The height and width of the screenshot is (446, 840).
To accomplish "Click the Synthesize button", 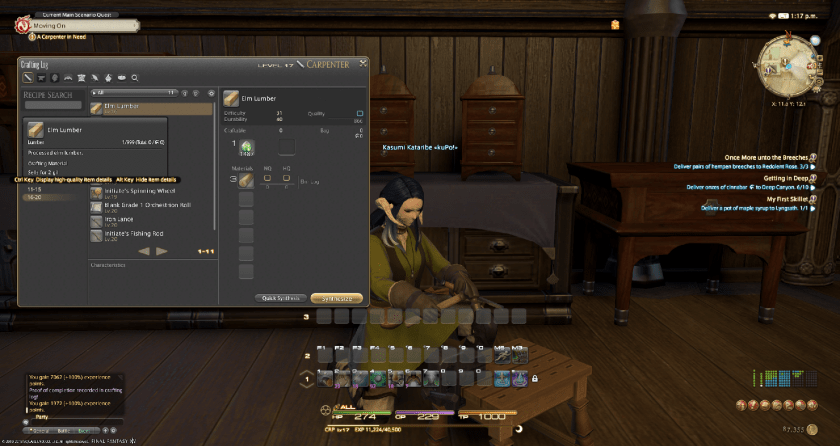I will click(x=336, y=297).
